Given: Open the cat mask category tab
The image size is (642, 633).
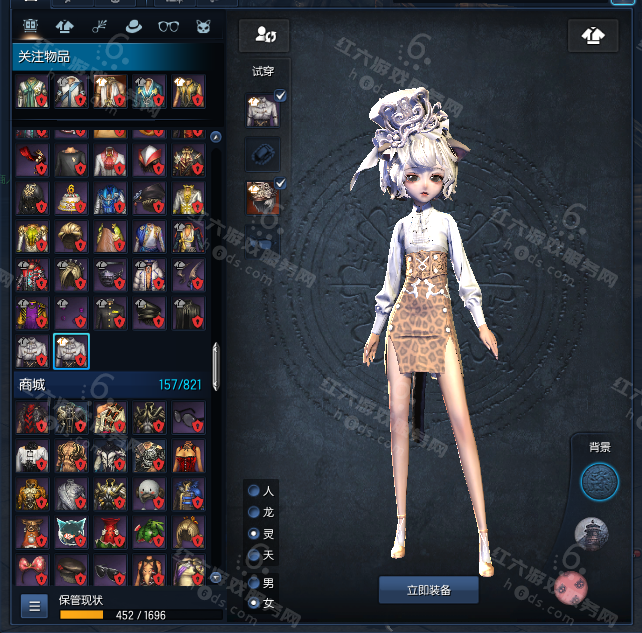Looking at the screenshot, I should click(203, 26).
